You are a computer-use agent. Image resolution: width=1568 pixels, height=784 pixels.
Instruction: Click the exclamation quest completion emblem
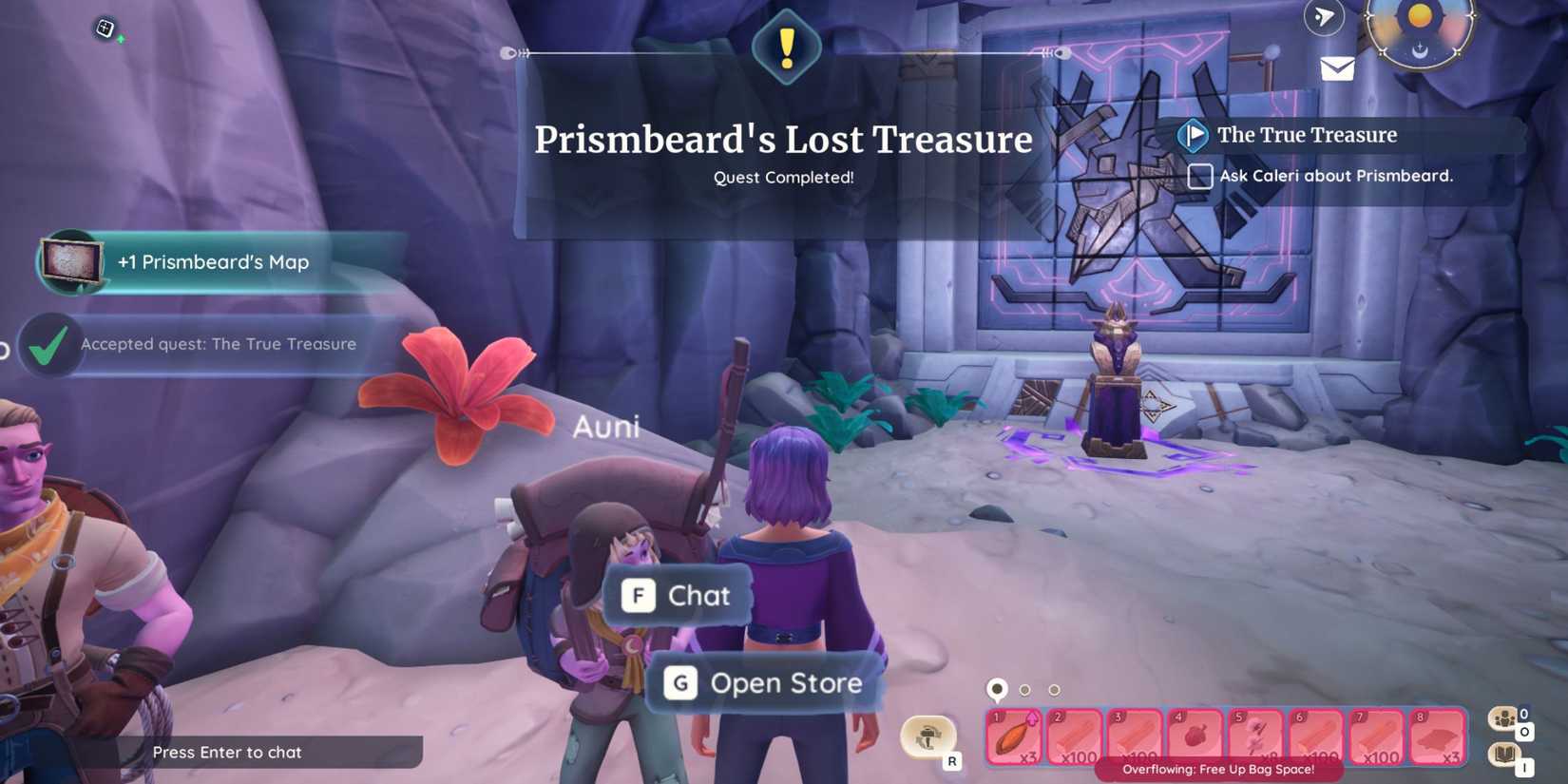(x=785, y=46)
